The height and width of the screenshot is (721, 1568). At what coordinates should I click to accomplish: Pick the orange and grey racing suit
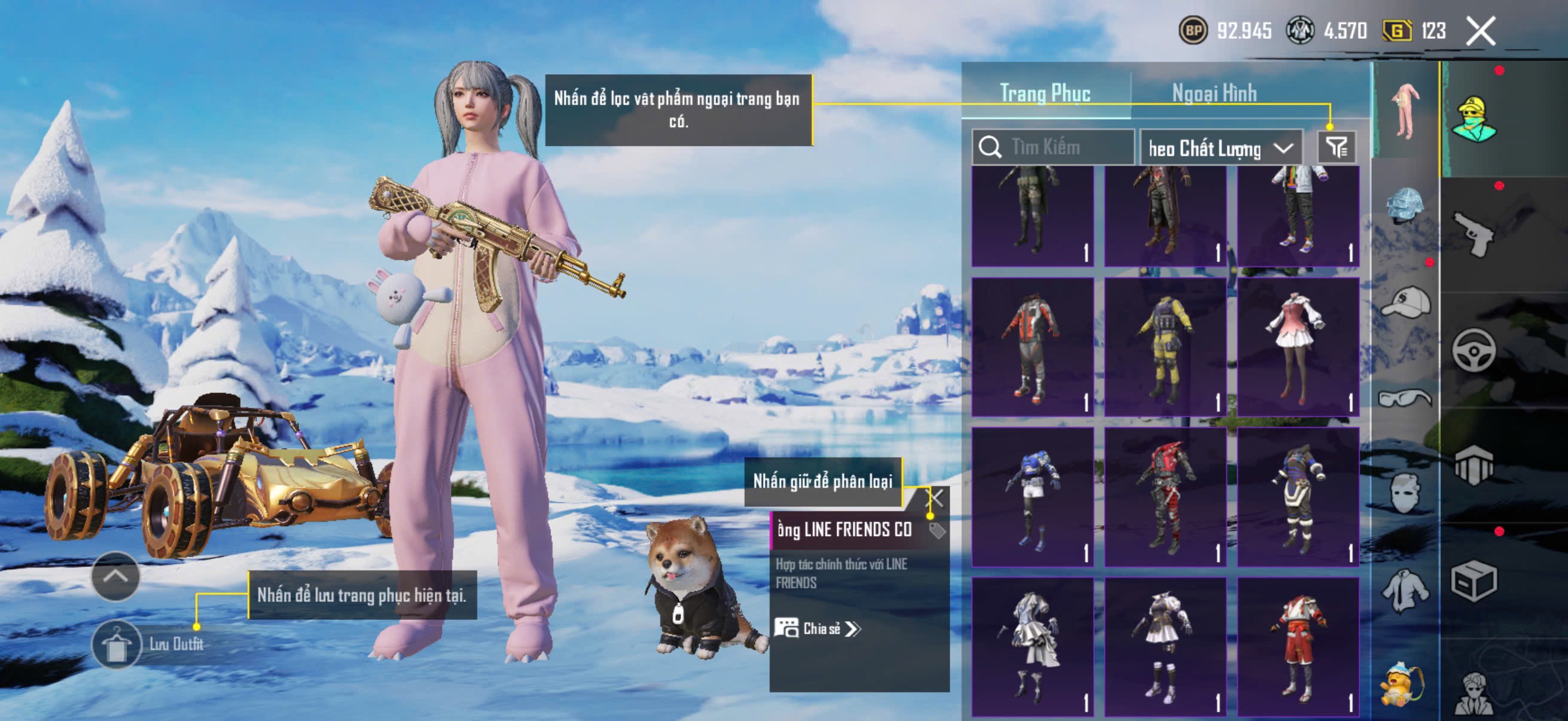tap(1032, 347)
